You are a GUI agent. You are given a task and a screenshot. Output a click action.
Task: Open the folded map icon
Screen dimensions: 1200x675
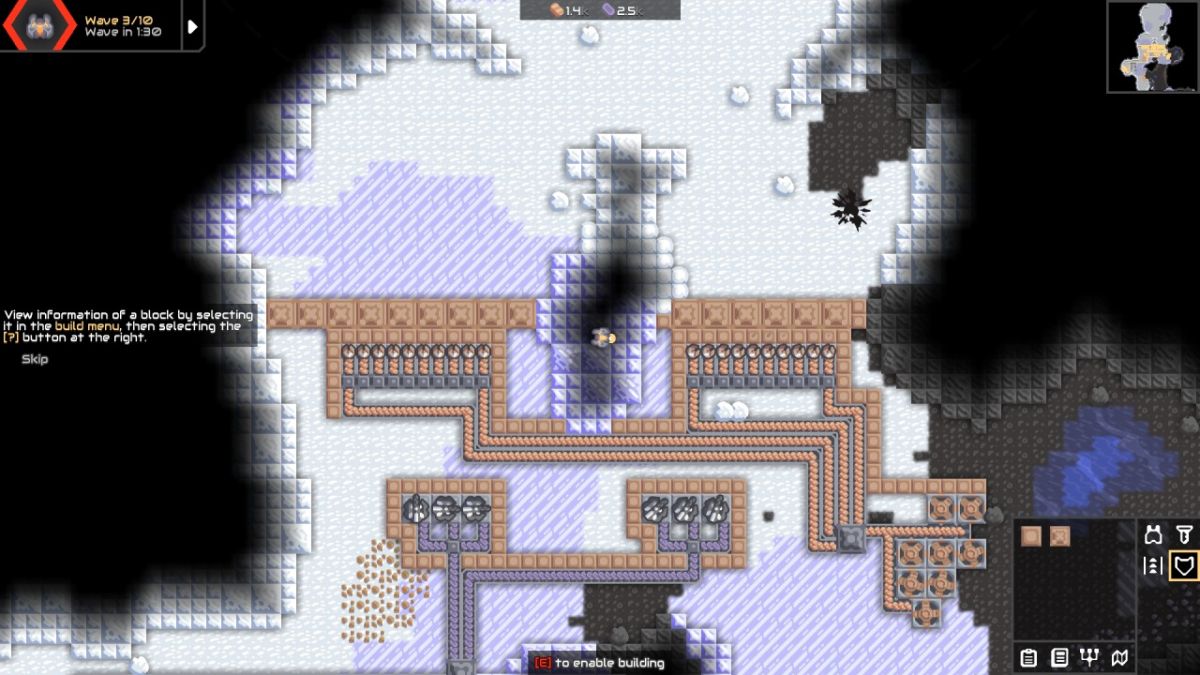[x=1121, y=657]
